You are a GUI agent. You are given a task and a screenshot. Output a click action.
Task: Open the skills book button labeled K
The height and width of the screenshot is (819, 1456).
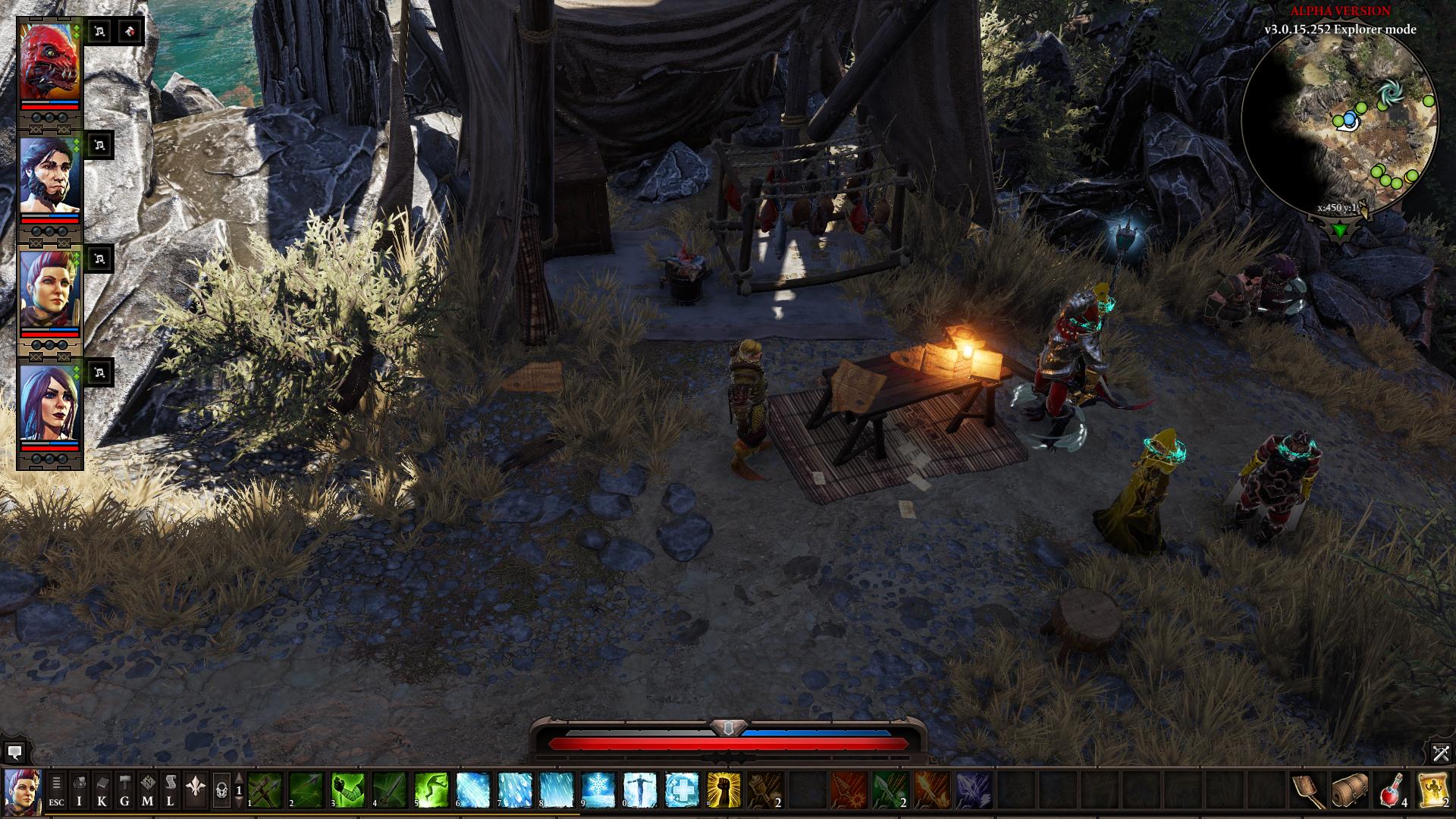(x=102, y=791)
